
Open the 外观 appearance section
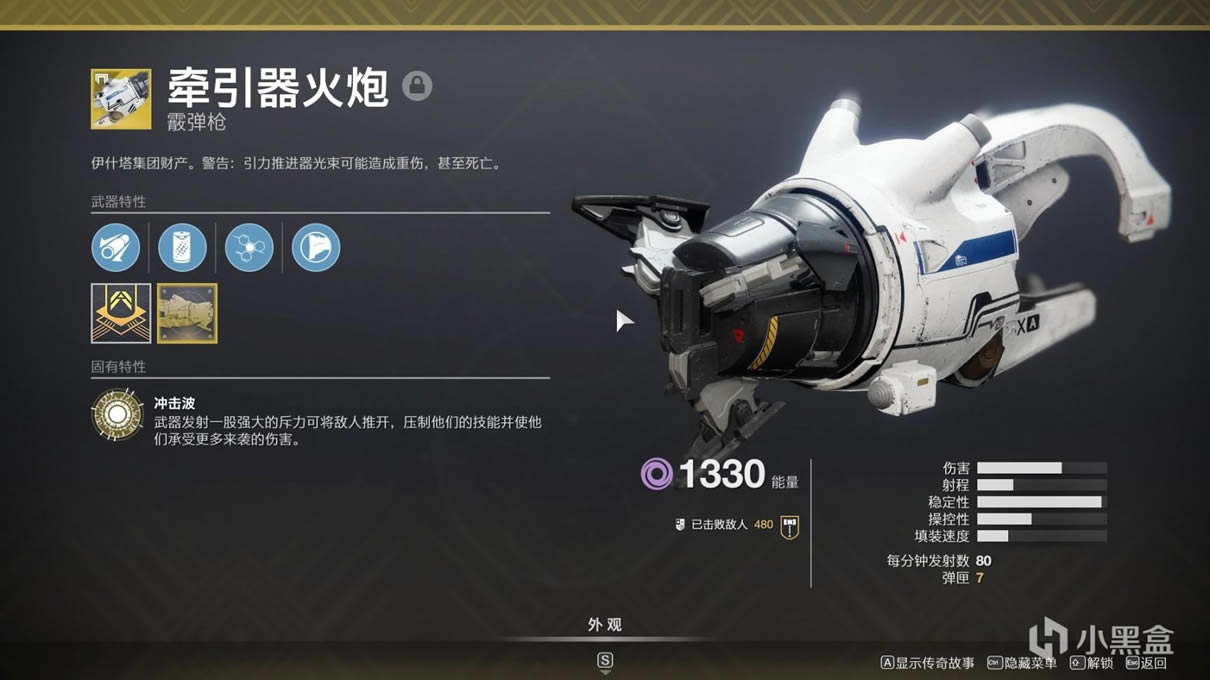604,625
